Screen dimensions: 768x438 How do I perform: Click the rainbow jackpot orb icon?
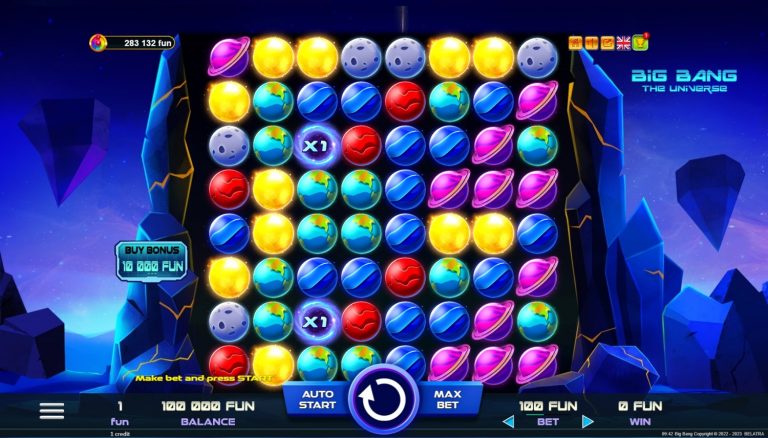click(x=98, y=43)
